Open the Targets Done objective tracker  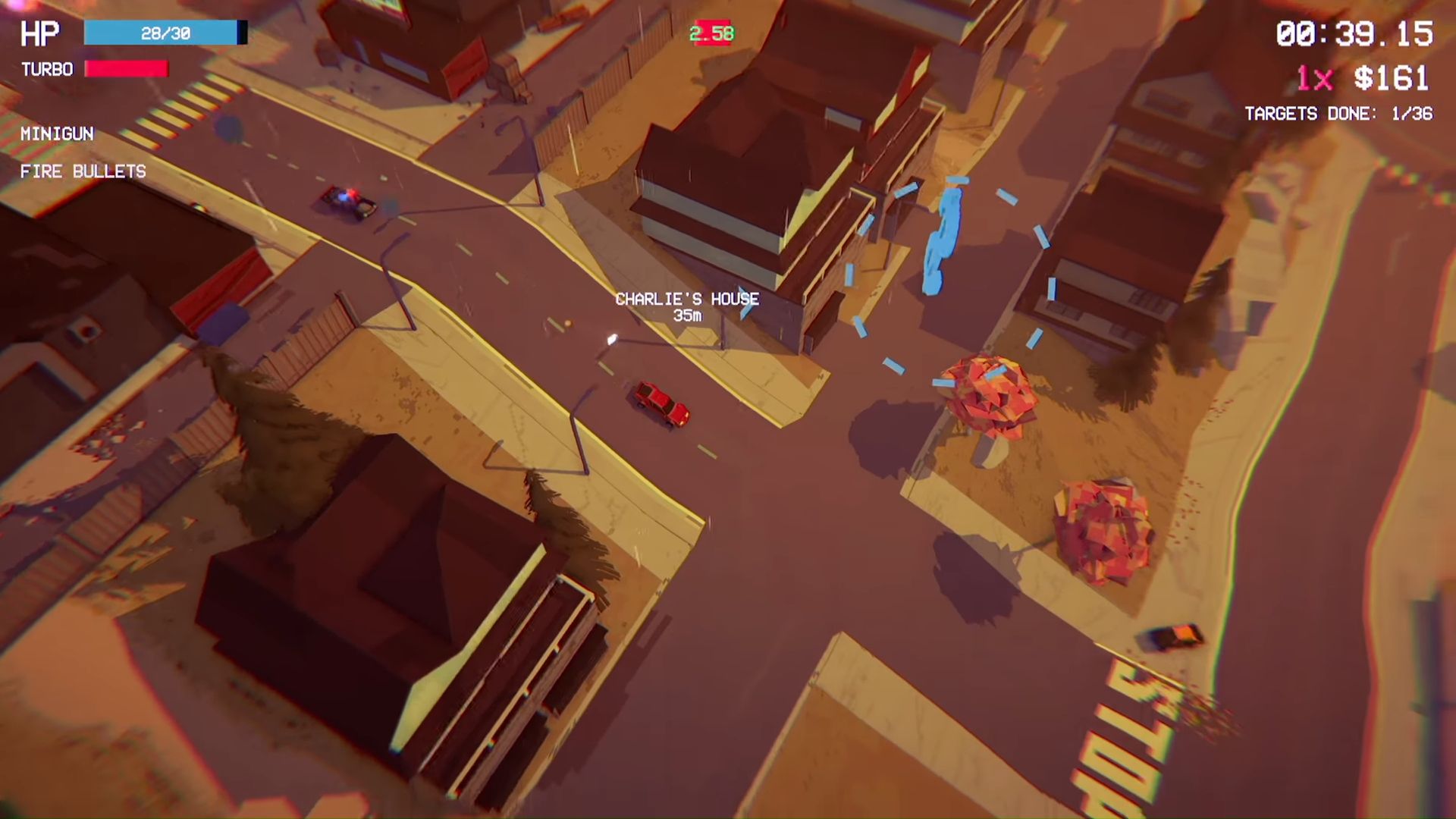(x=1338, y=114)
